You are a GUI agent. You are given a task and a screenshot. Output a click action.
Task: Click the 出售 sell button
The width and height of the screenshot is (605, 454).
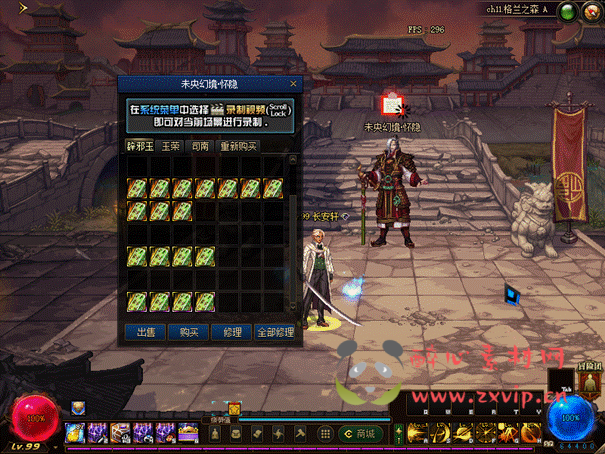point(145,331)
